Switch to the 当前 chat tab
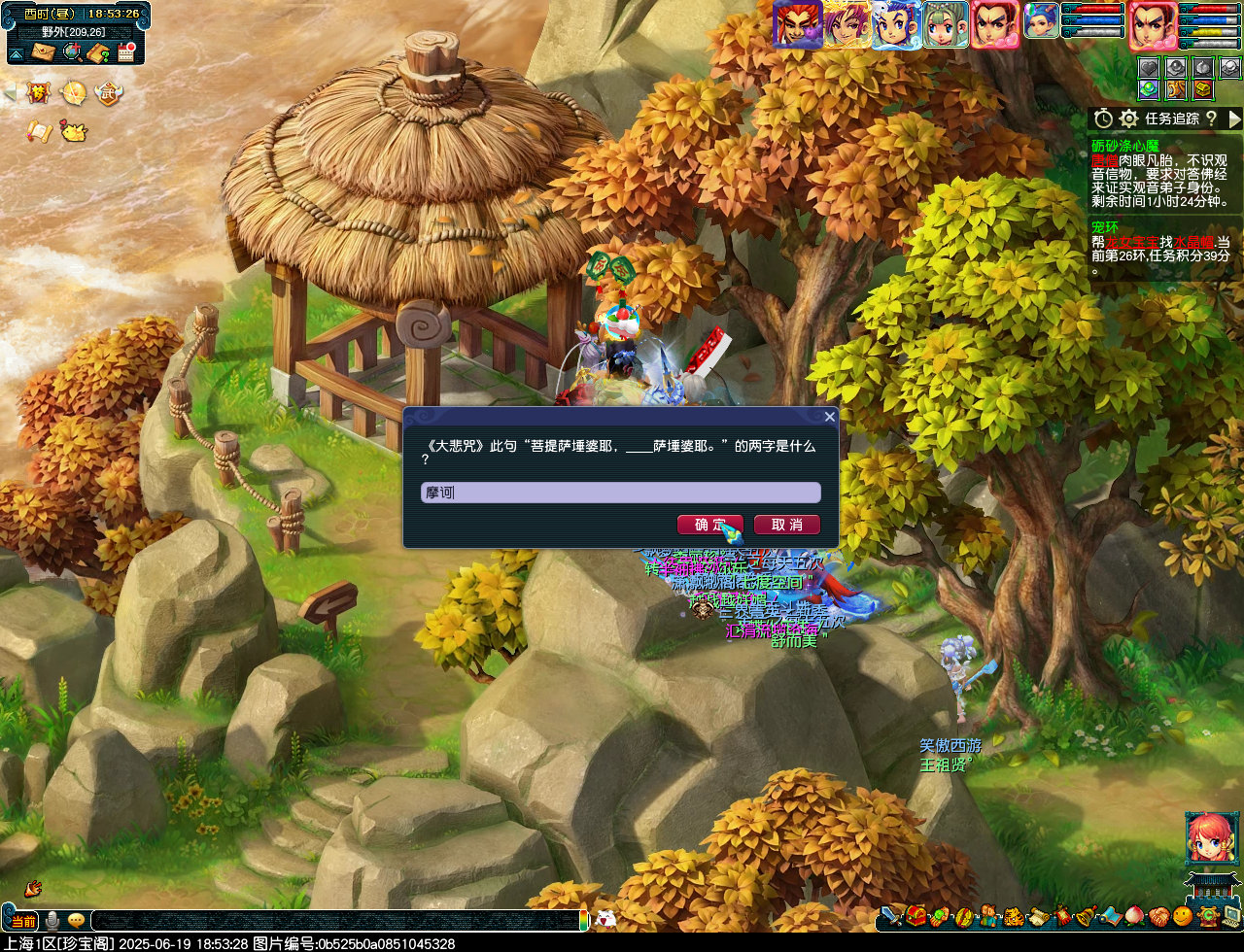The height and width of the screenshot is (952, 1244). click(24, 921)
